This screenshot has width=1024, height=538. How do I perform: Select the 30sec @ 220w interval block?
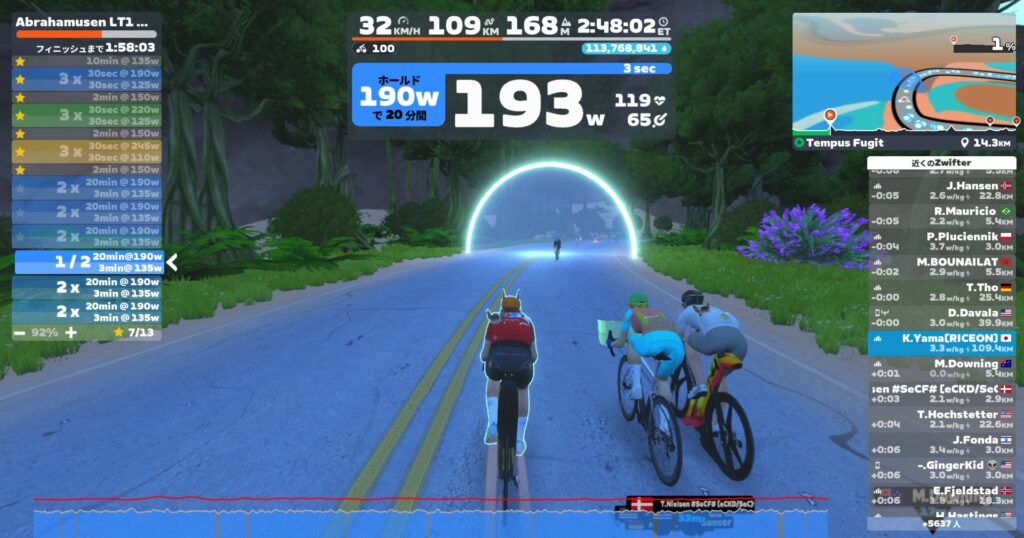(88, 115)
